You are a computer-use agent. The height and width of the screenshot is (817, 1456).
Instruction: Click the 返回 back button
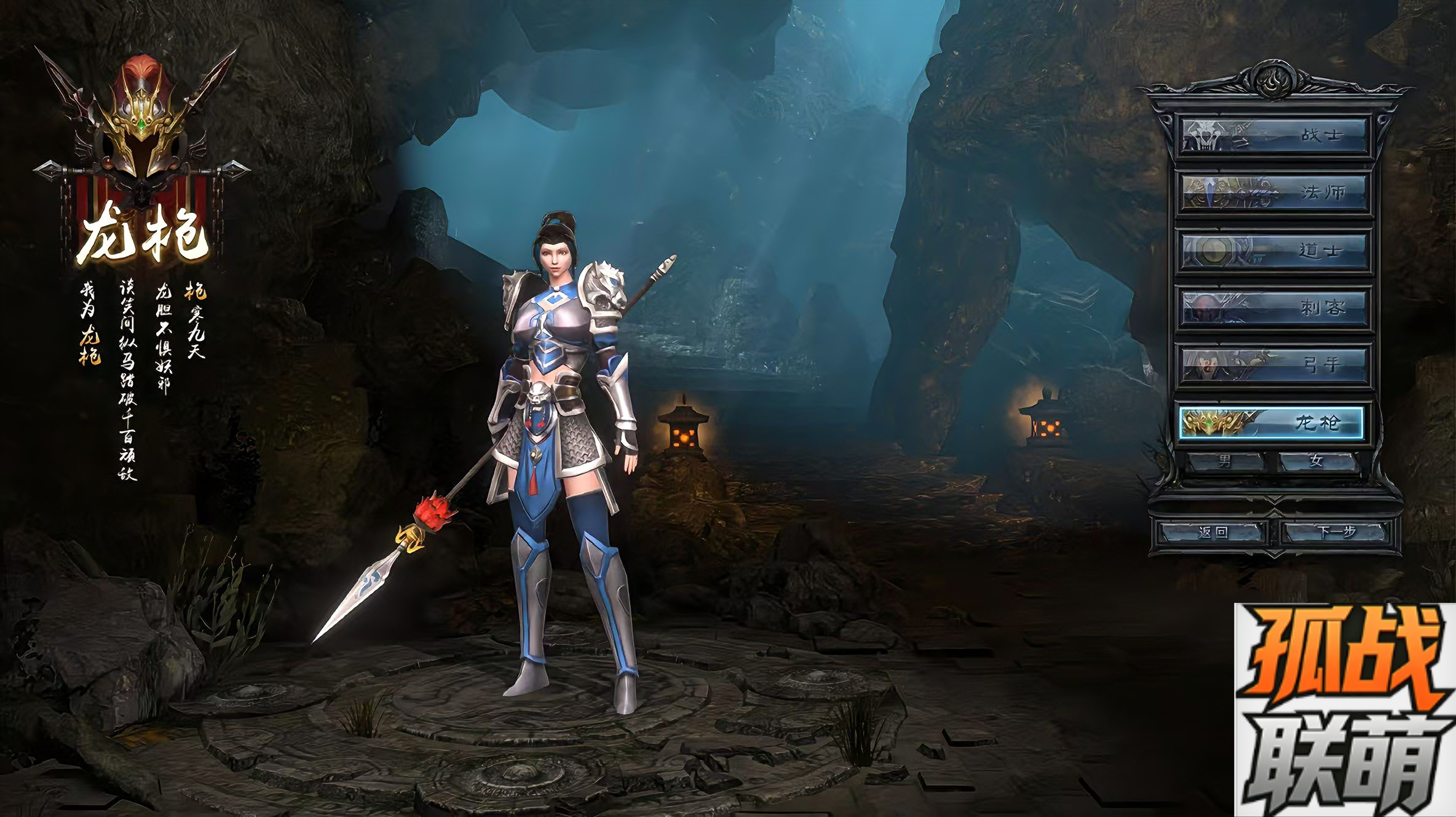click(1213, 532)
